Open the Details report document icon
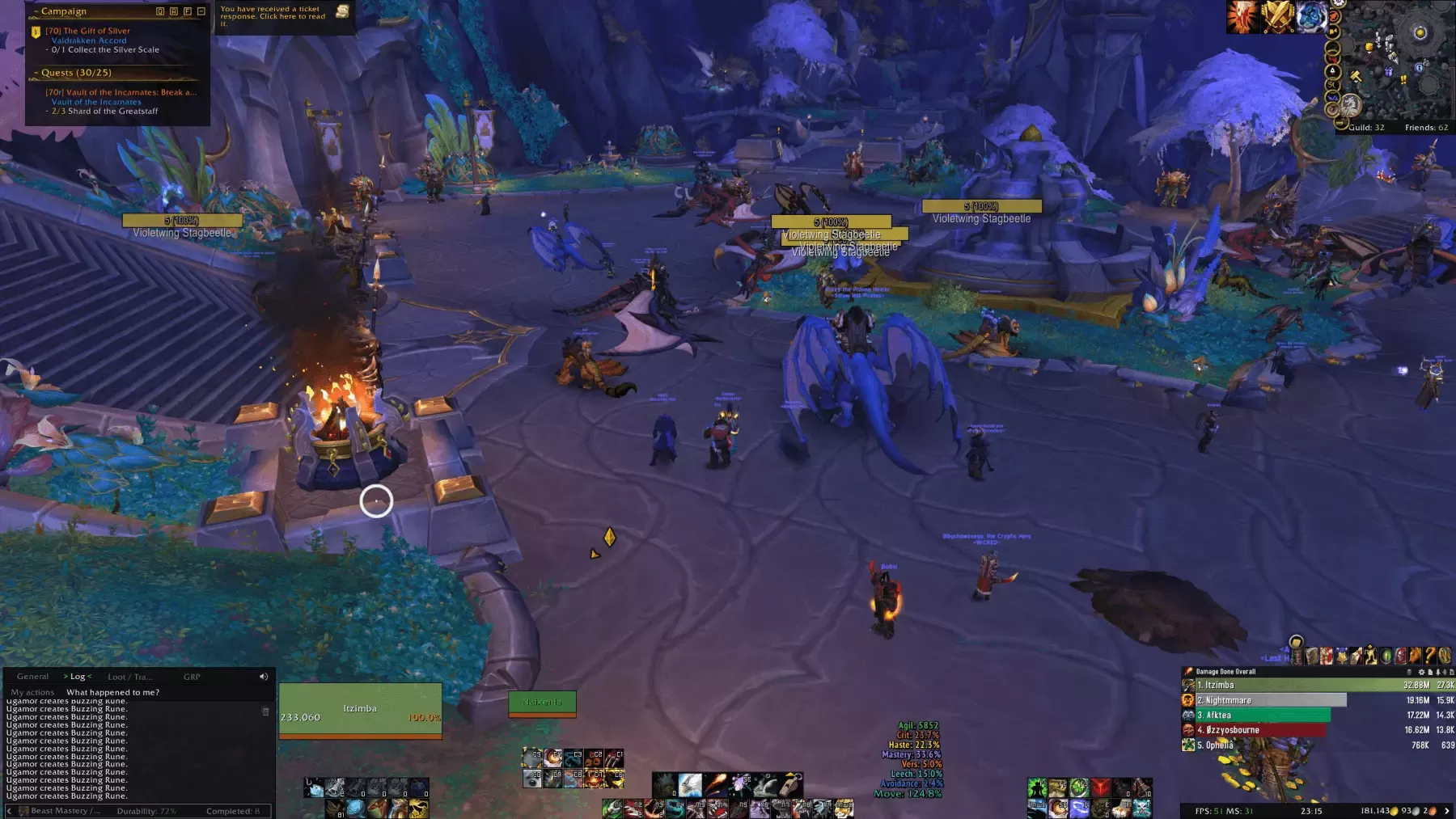 pos(1430,673)
